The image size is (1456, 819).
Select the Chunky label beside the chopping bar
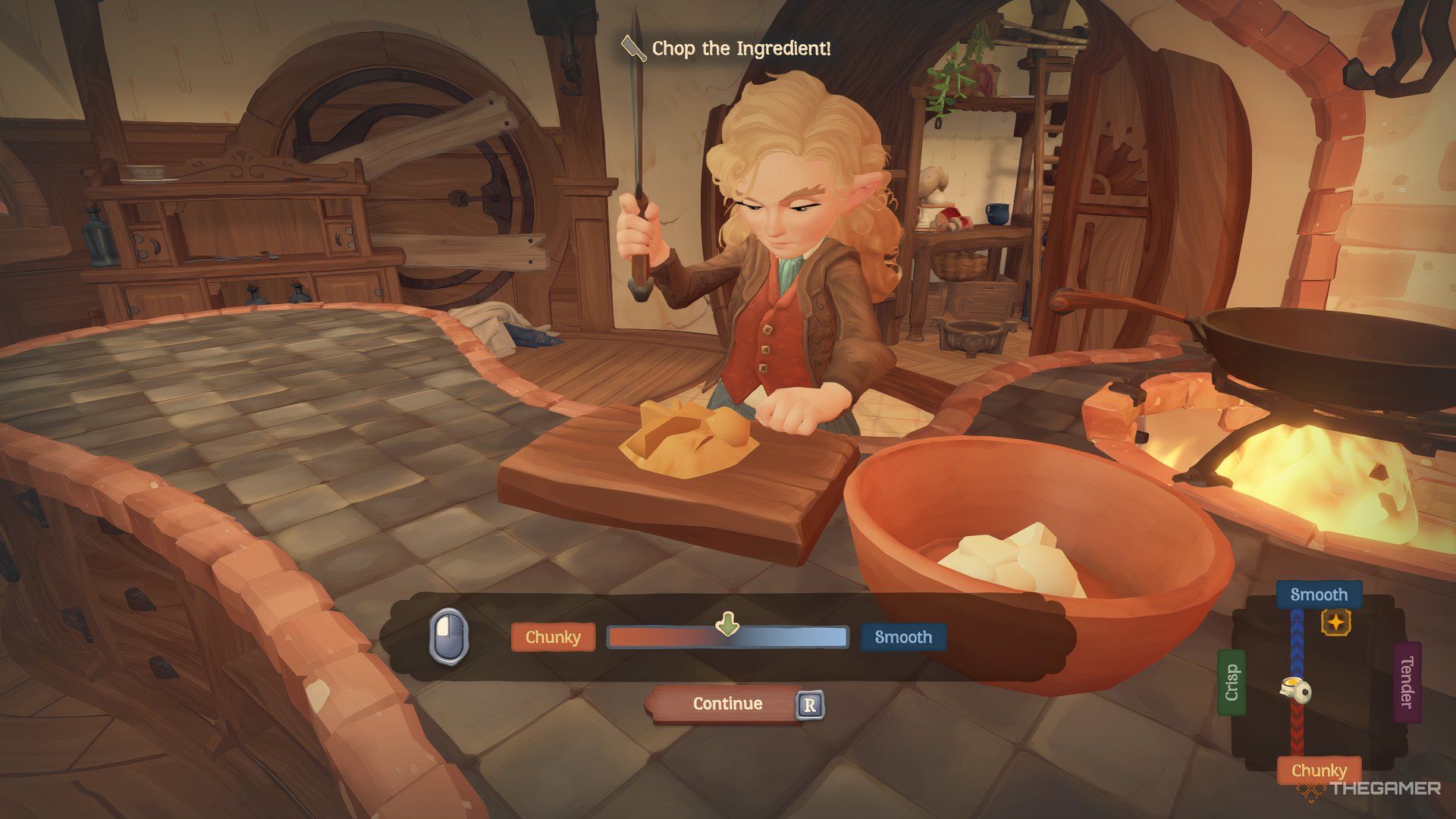(553, 638)
